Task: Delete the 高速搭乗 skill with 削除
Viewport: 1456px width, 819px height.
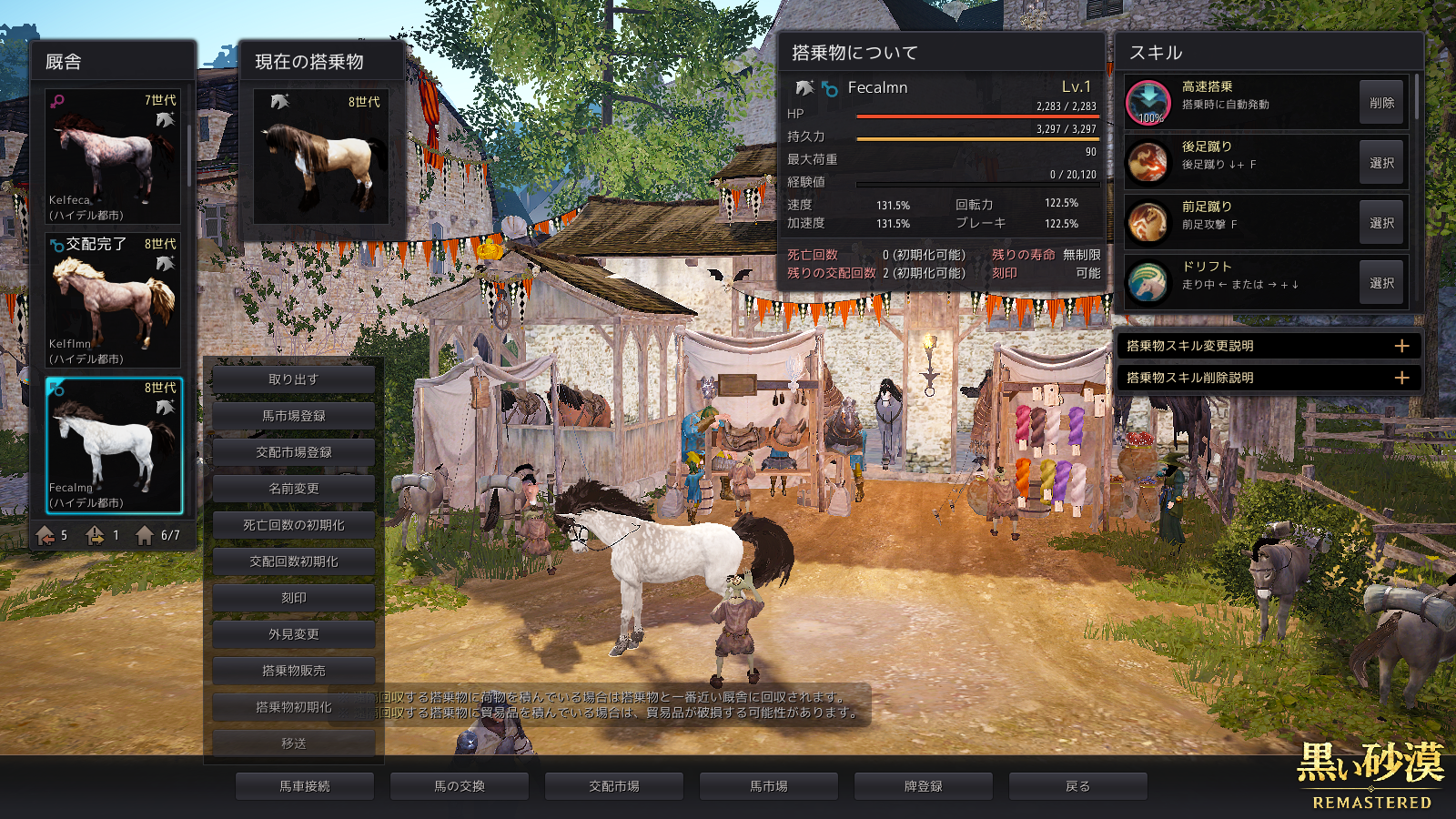Action: point(1381,103)
